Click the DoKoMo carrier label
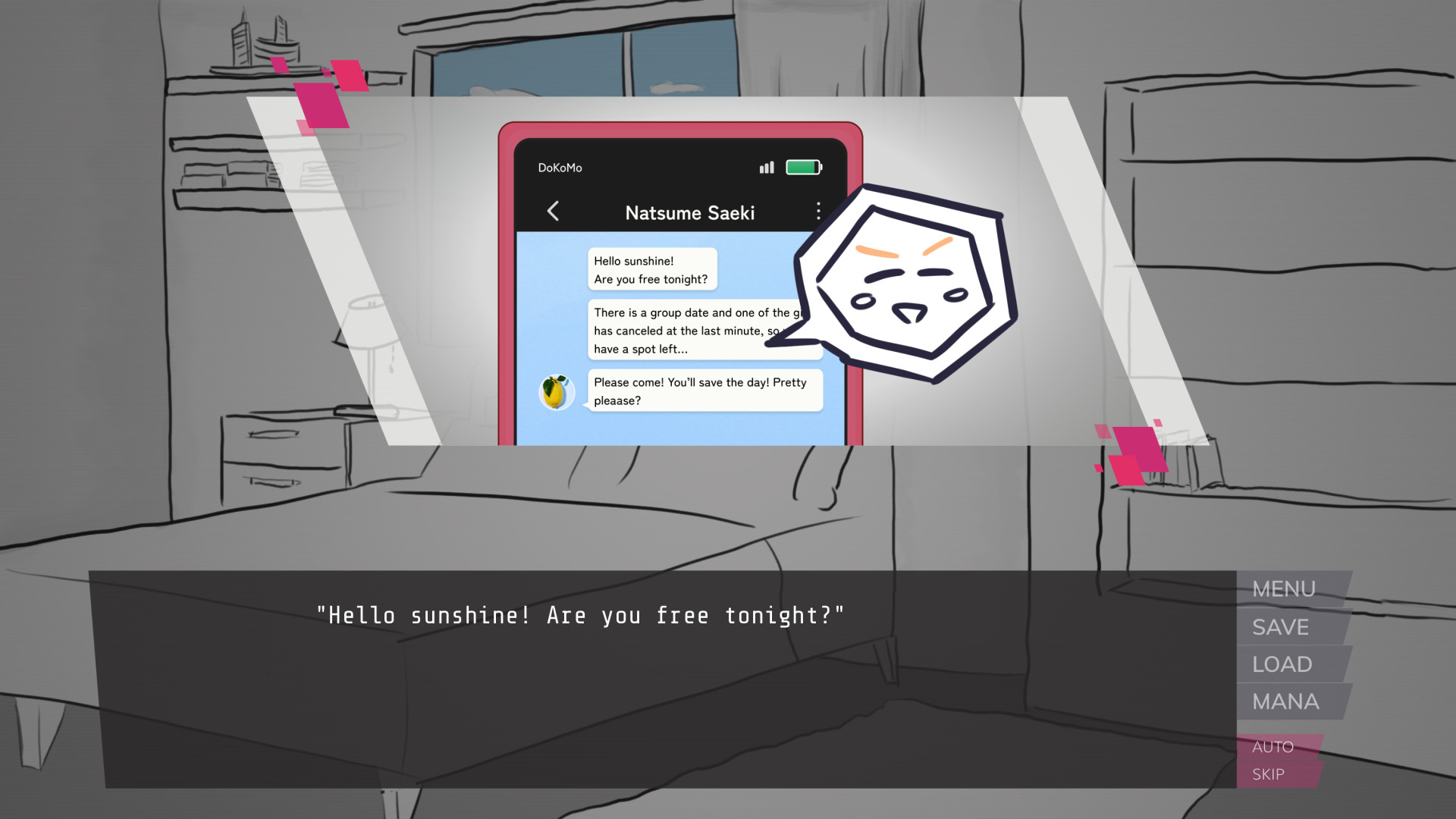The height and width of the screenshot is (819, 1456). point(560,168)
